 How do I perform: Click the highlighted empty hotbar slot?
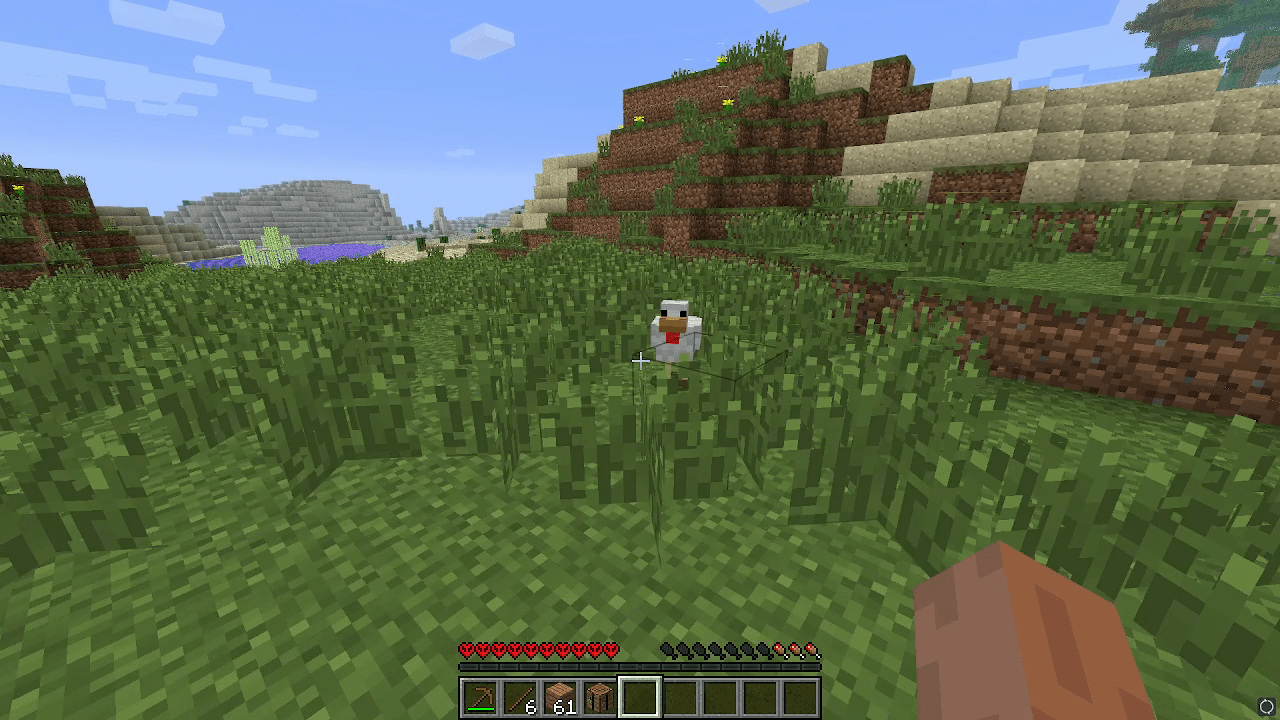640,697
